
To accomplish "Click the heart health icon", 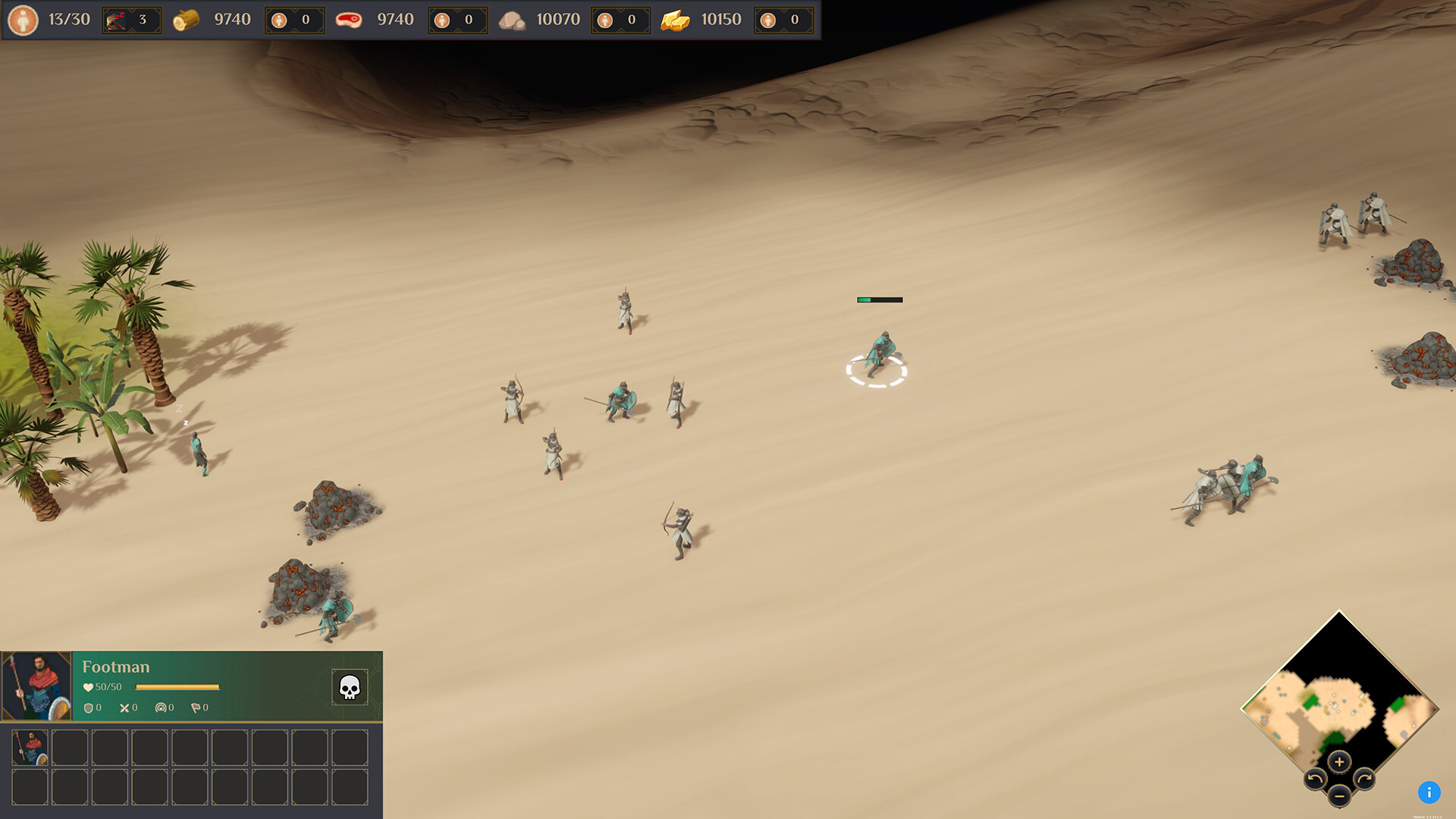I will tap(88, 687).
